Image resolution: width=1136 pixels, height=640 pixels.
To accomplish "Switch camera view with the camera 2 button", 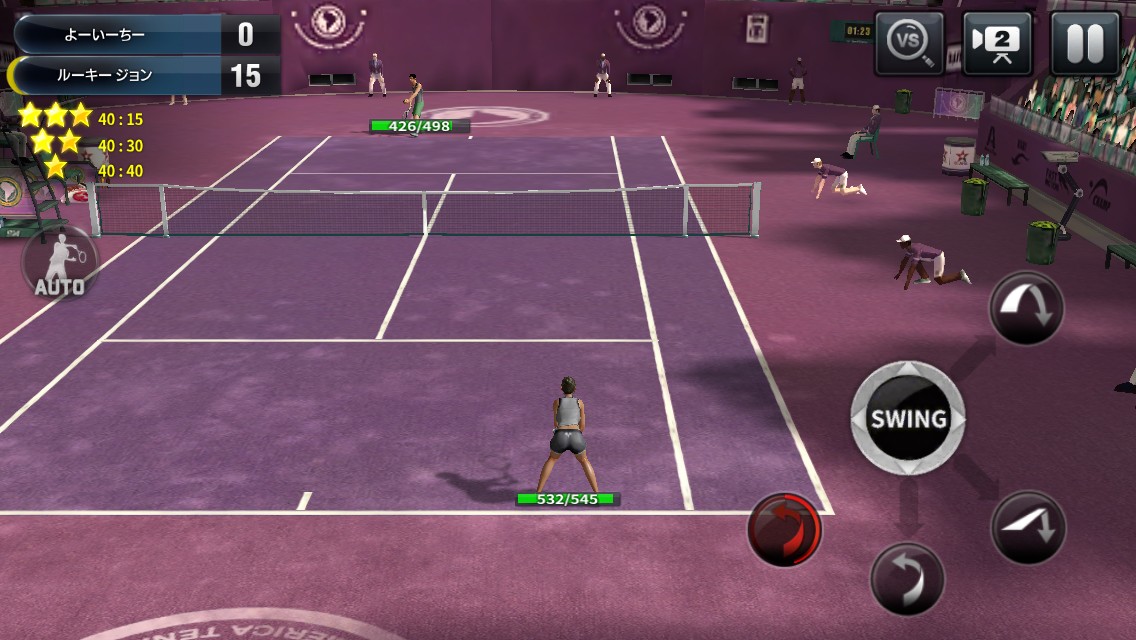I will coord(997,43).
